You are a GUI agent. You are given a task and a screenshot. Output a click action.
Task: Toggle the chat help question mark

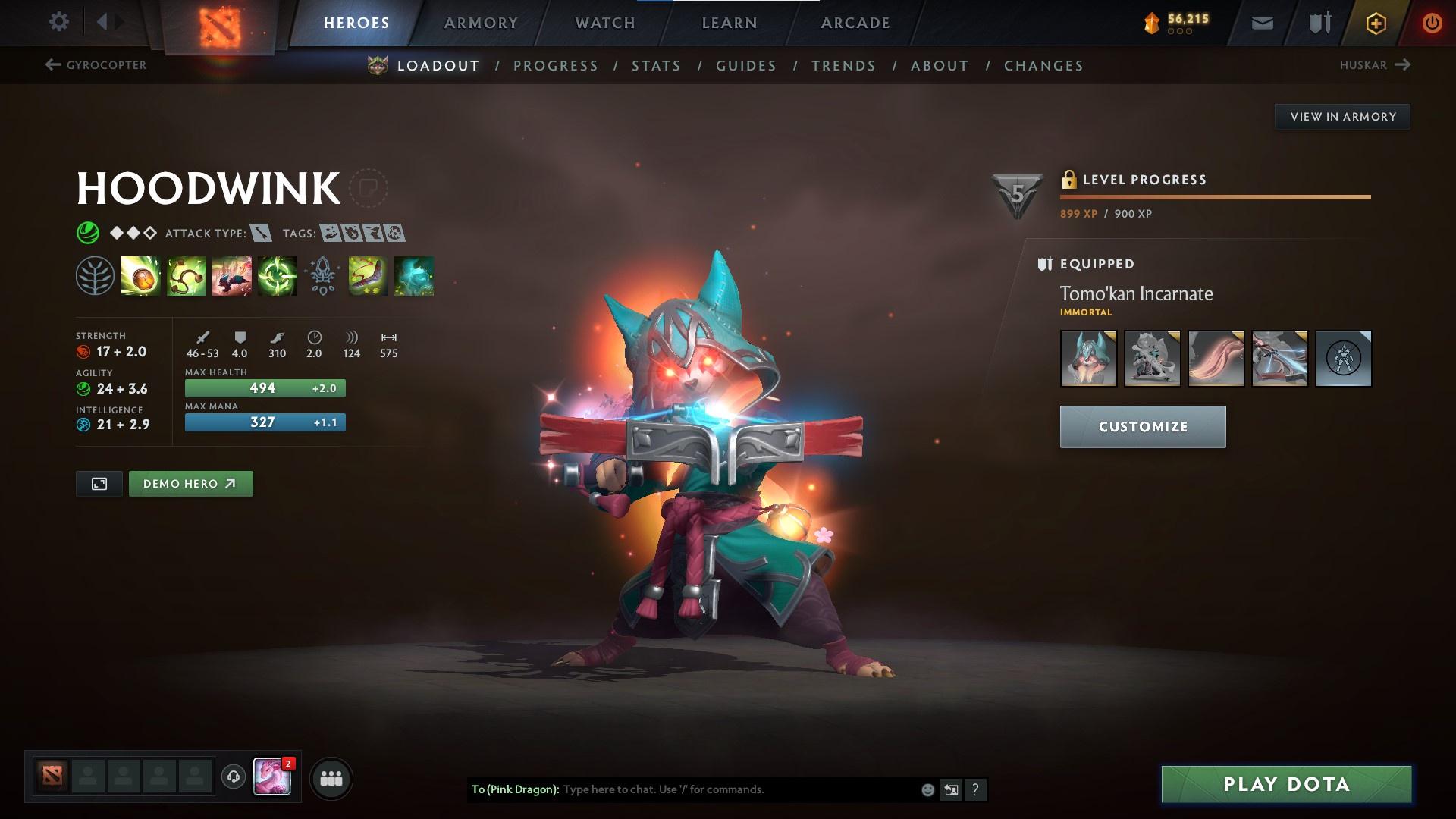[975, 789]
